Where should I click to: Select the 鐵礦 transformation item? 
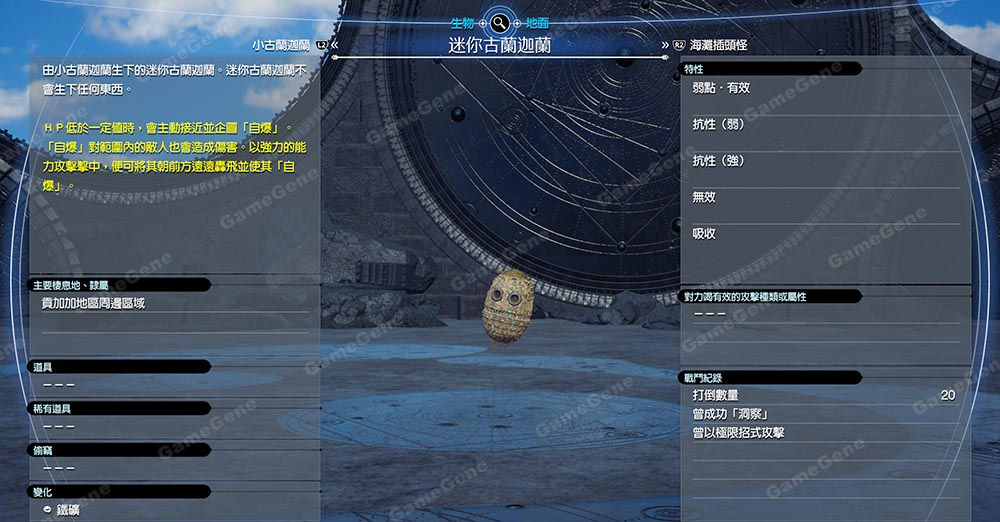pos(67,510)
